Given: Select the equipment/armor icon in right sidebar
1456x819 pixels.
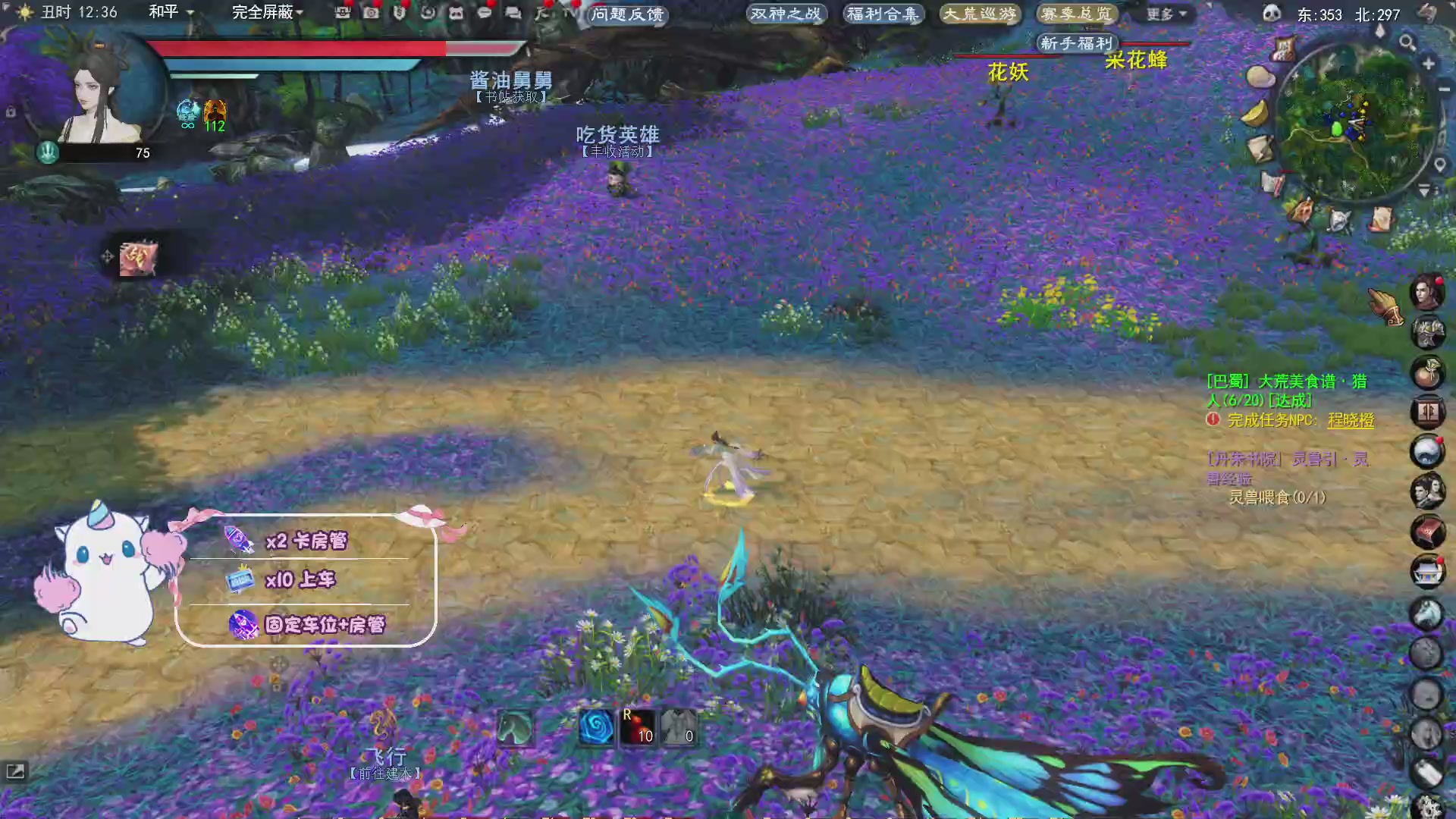Looking at the screenshot, I should tap(1429, 331).
